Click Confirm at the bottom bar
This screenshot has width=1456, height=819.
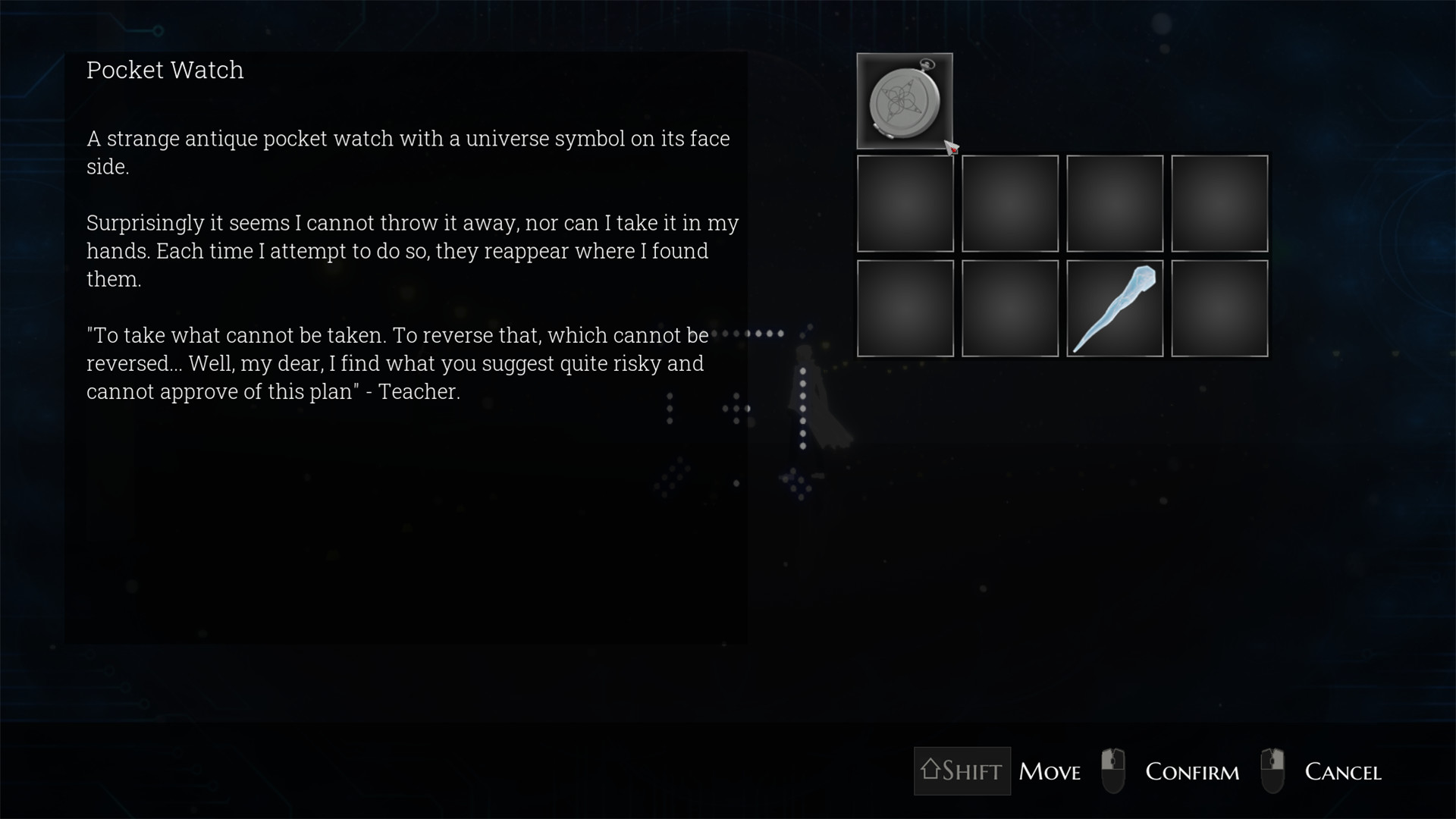pyautogui.click(x=1192, y=770)
